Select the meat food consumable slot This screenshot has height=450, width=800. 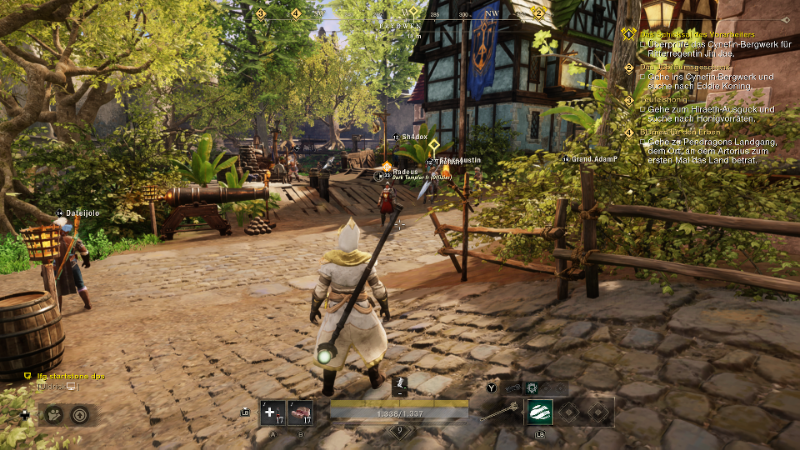pos(299,412)
